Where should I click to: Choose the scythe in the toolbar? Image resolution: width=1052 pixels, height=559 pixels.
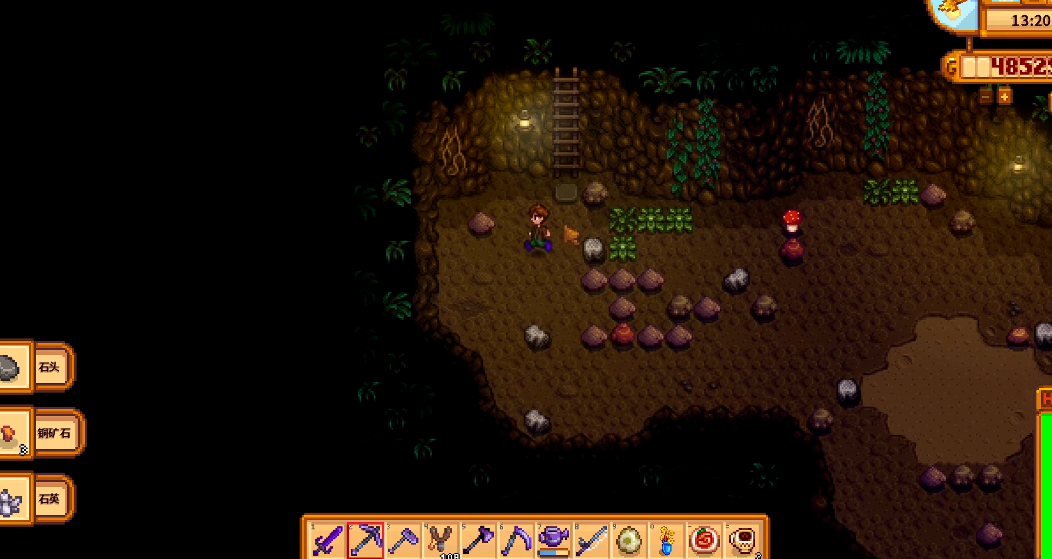517,540
